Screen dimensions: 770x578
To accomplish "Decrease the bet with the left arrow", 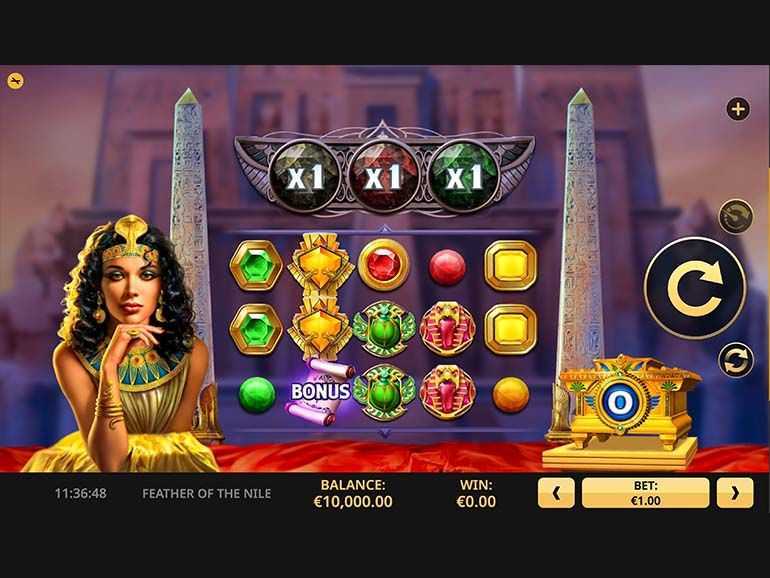I will [557, 493].
